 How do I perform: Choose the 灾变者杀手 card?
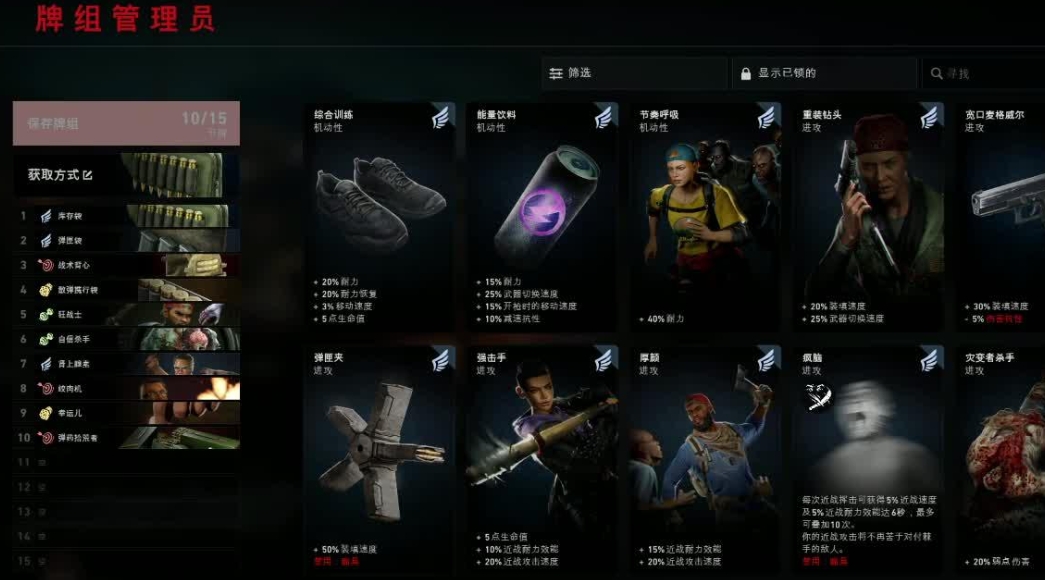(x=1001, y=459)
